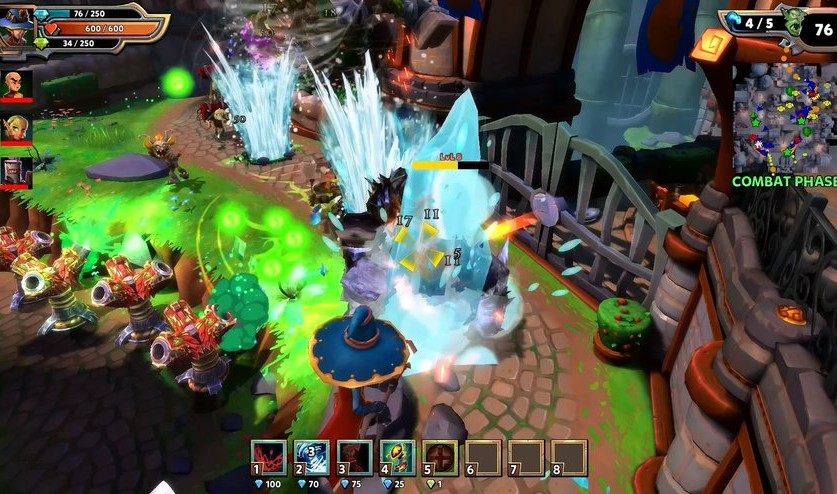This screenshot has width=837, height=494.
Task: Activate the round repair icon in slot 5
Action: [440, 459]
